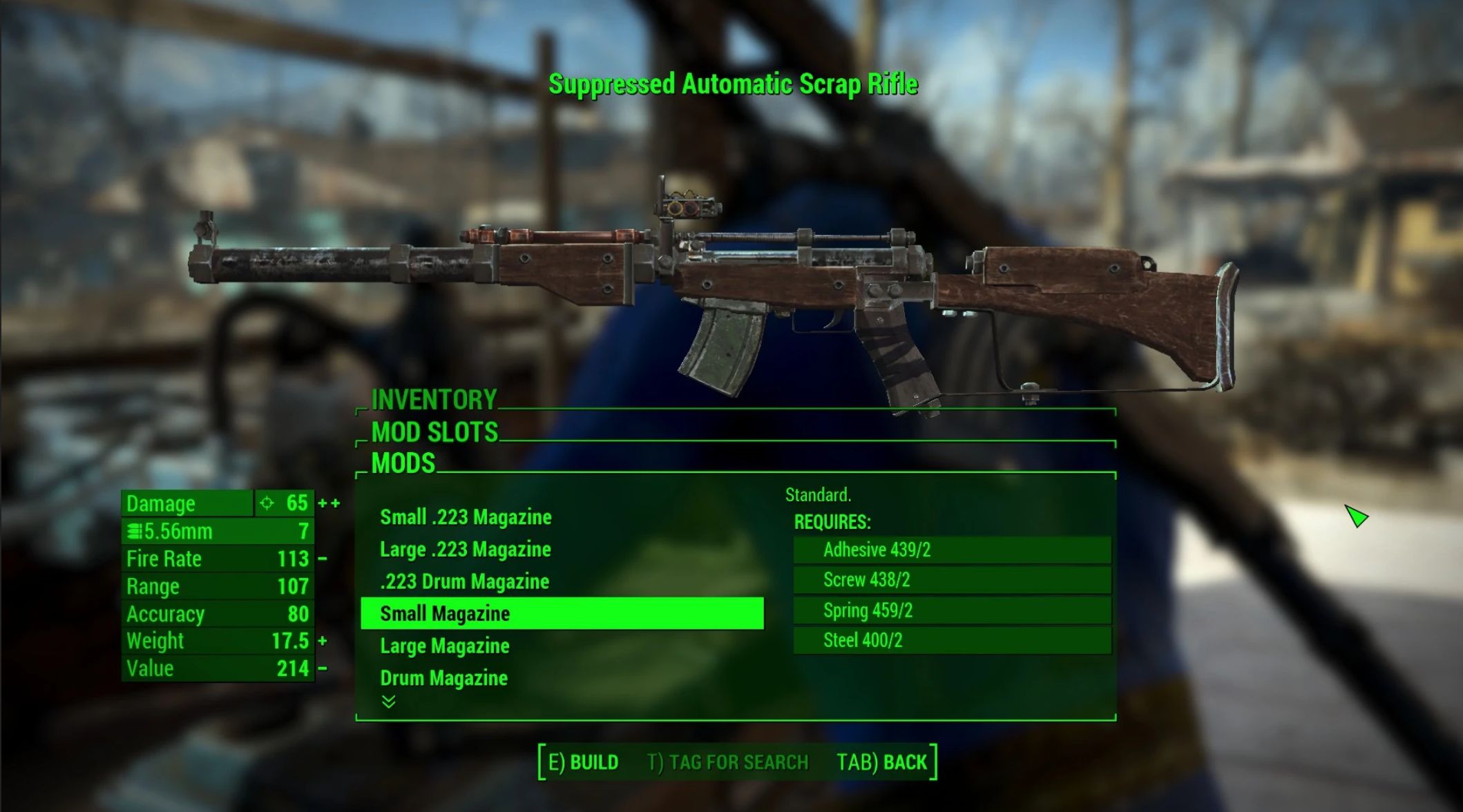Image resolution: width=1463 pixels, height=812 pixels.
Task: Select the Screw requirement row
Action: tap(951, 580)
